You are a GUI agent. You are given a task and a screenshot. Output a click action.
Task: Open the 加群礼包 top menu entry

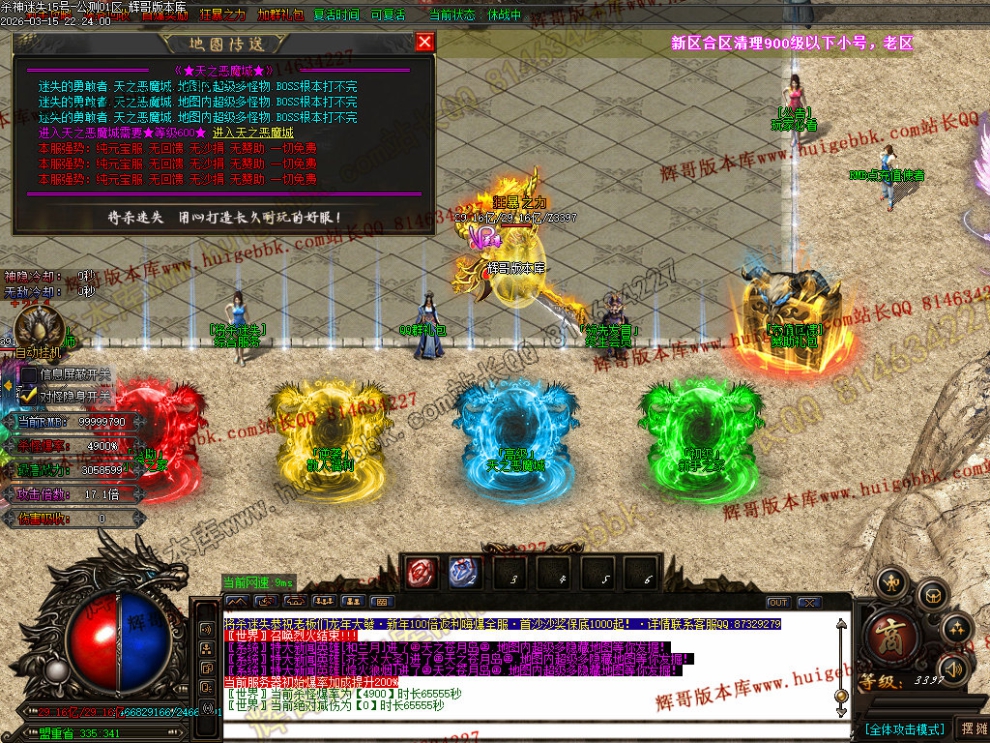280,15
